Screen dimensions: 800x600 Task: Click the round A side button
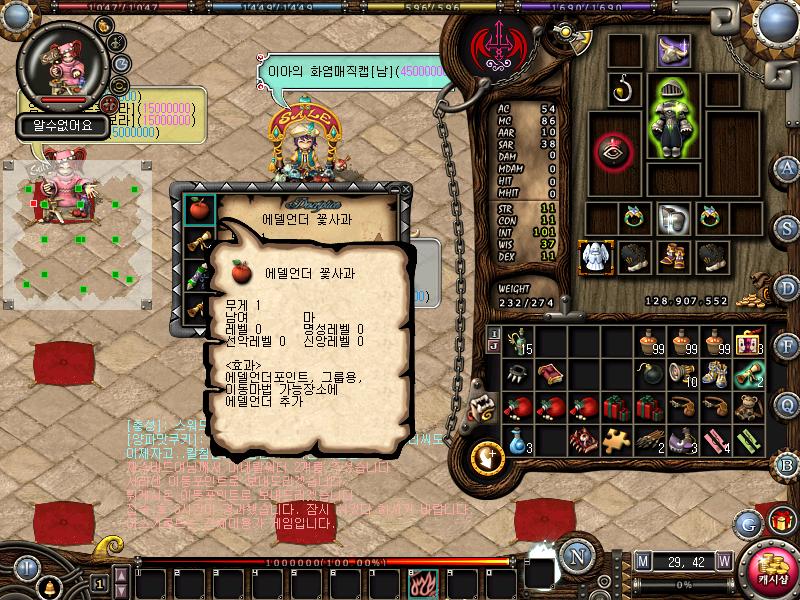pyautogui.click(x=788, y=167)
